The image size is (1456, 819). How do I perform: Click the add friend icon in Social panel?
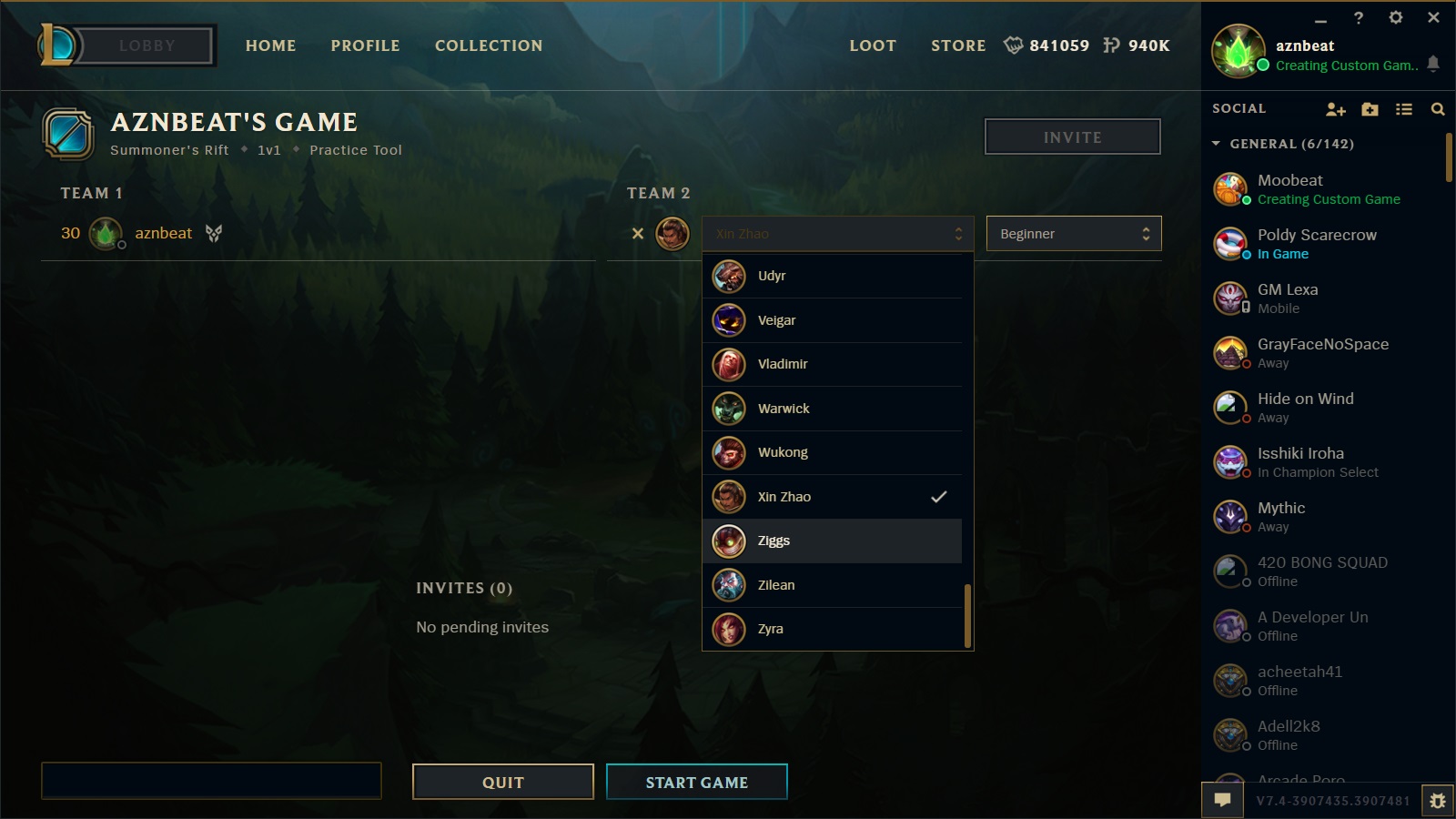point(1336,108)
